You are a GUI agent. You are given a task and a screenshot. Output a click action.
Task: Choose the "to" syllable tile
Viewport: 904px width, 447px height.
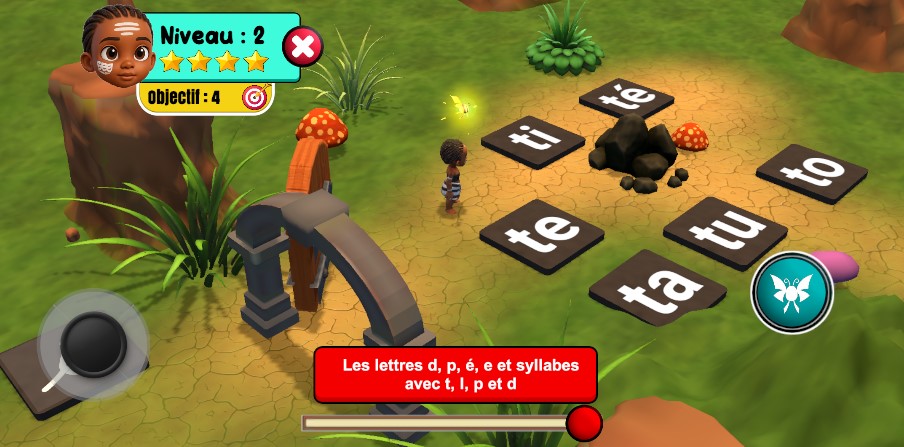(x=811, y=173)
